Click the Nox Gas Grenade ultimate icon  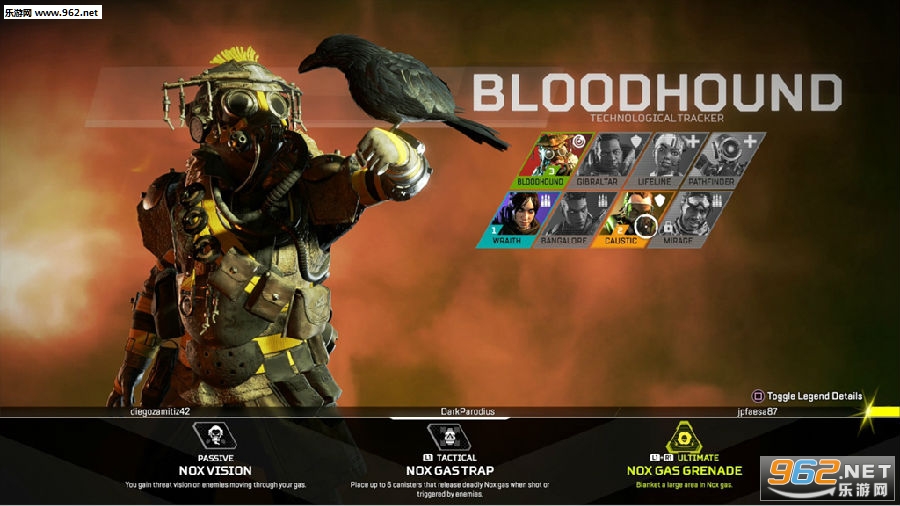[x=684, y=436]
